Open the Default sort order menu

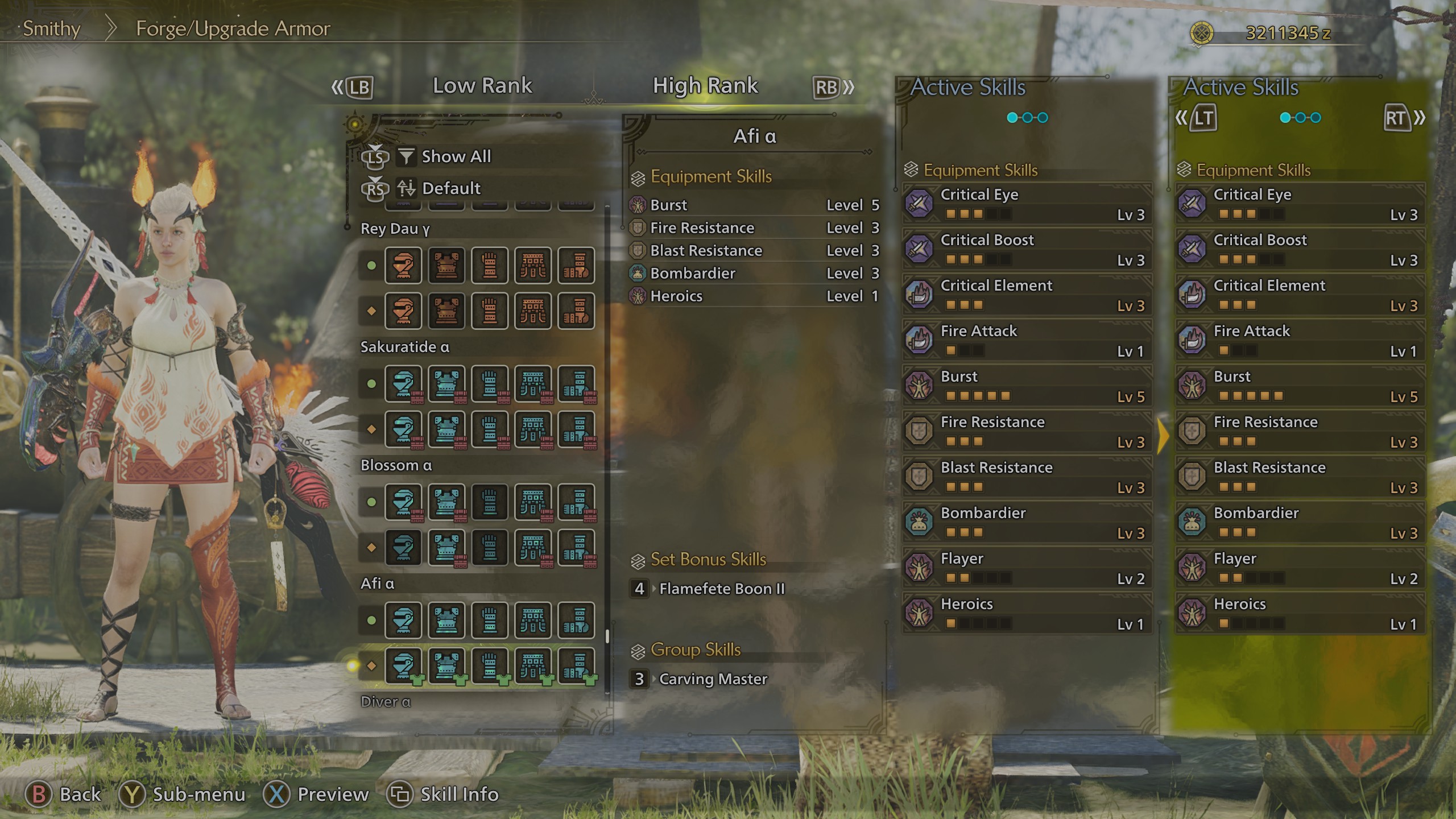coord(450,188)
